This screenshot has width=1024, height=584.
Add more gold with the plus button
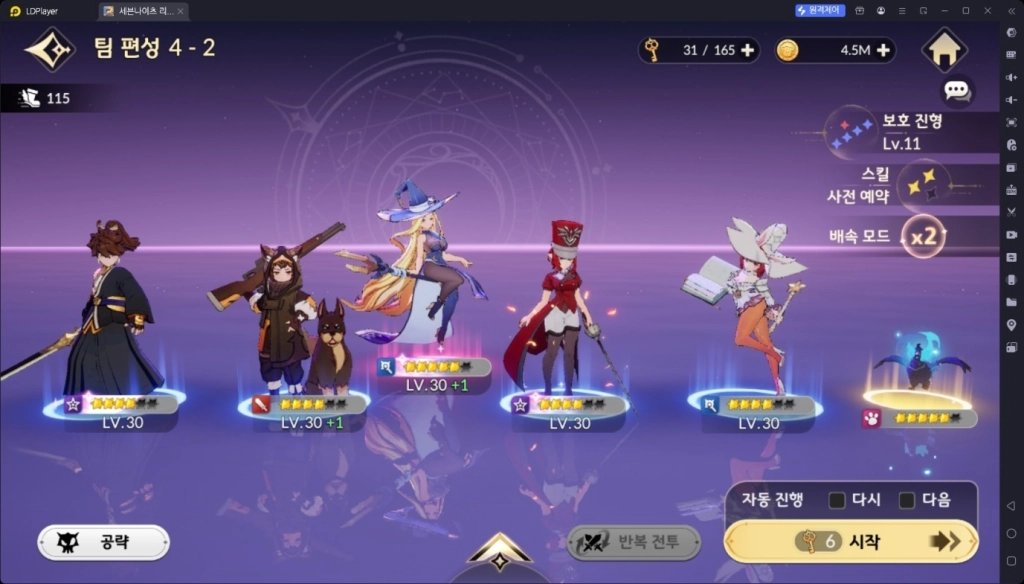[883, 51]
